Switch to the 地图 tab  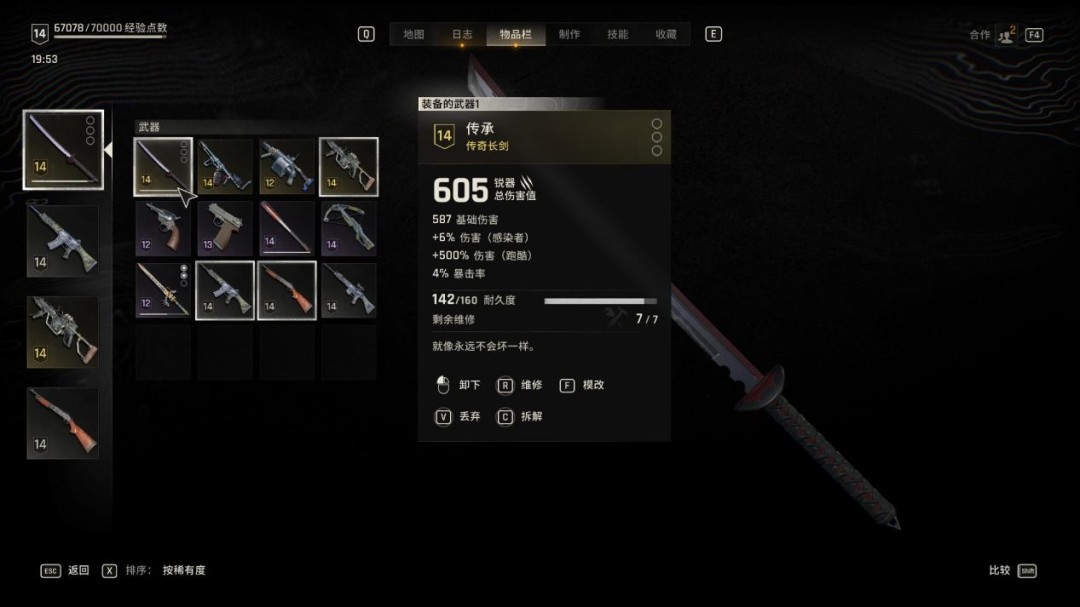click(414, 34)
